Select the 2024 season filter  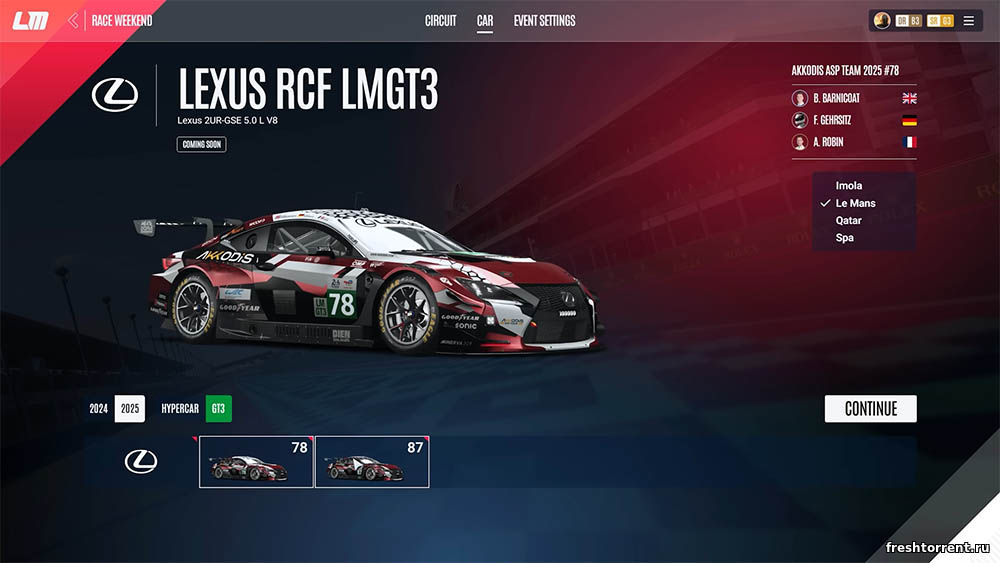[x=98, y=409]
